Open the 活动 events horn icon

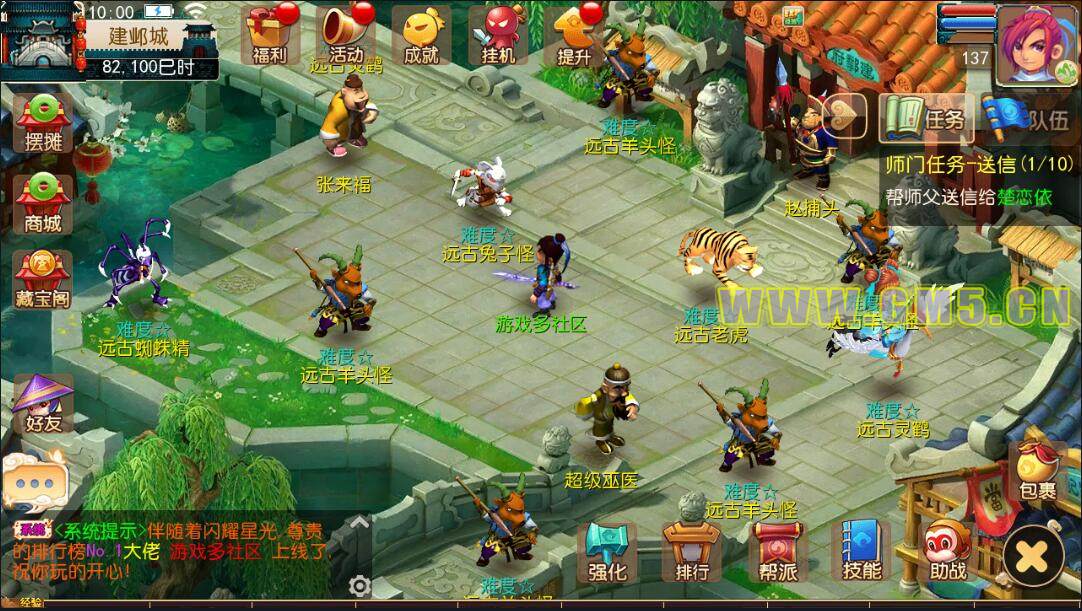click(346, 35)
